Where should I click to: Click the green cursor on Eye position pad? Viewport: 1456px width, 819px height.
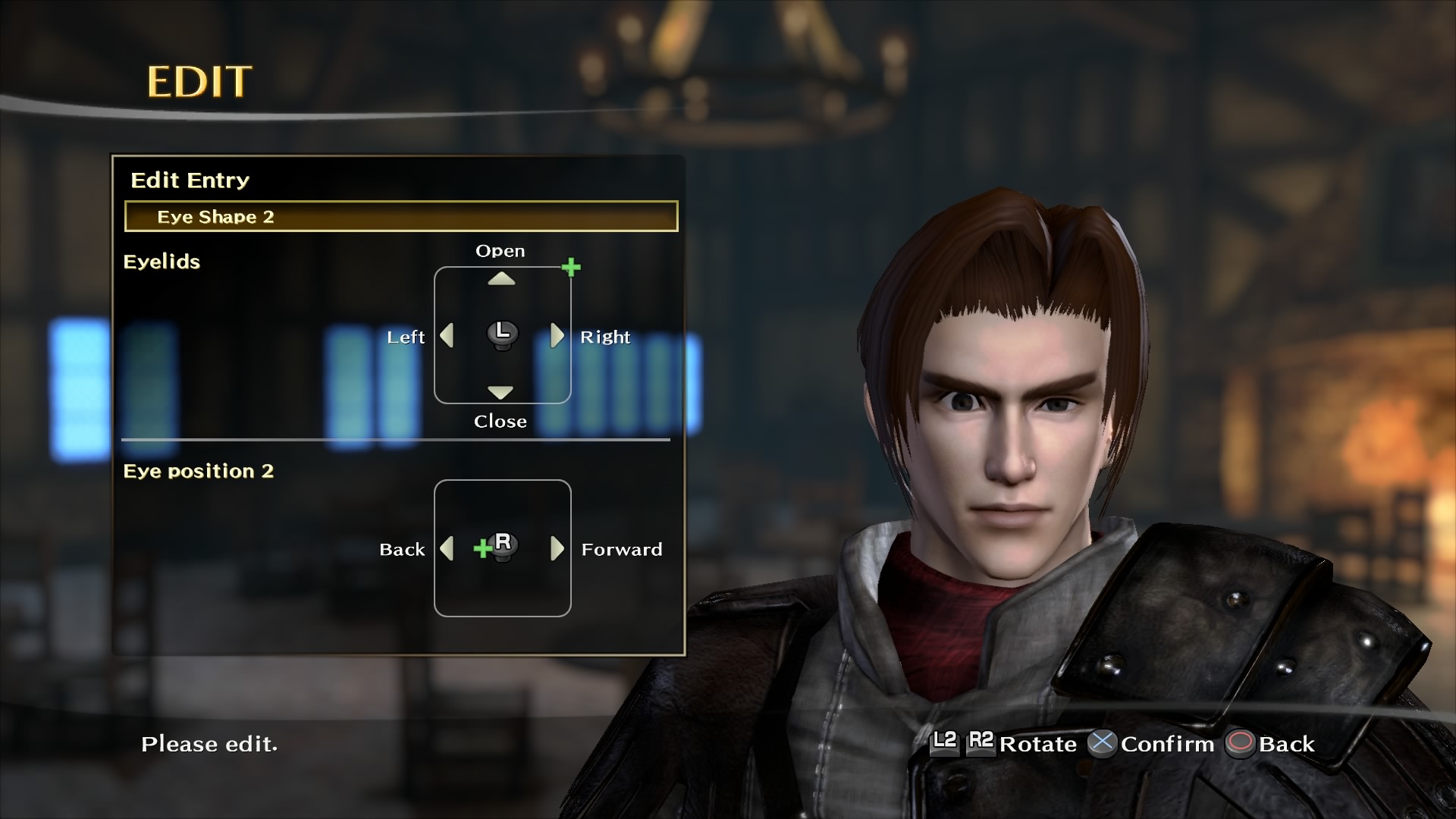(x=482, y=548)
